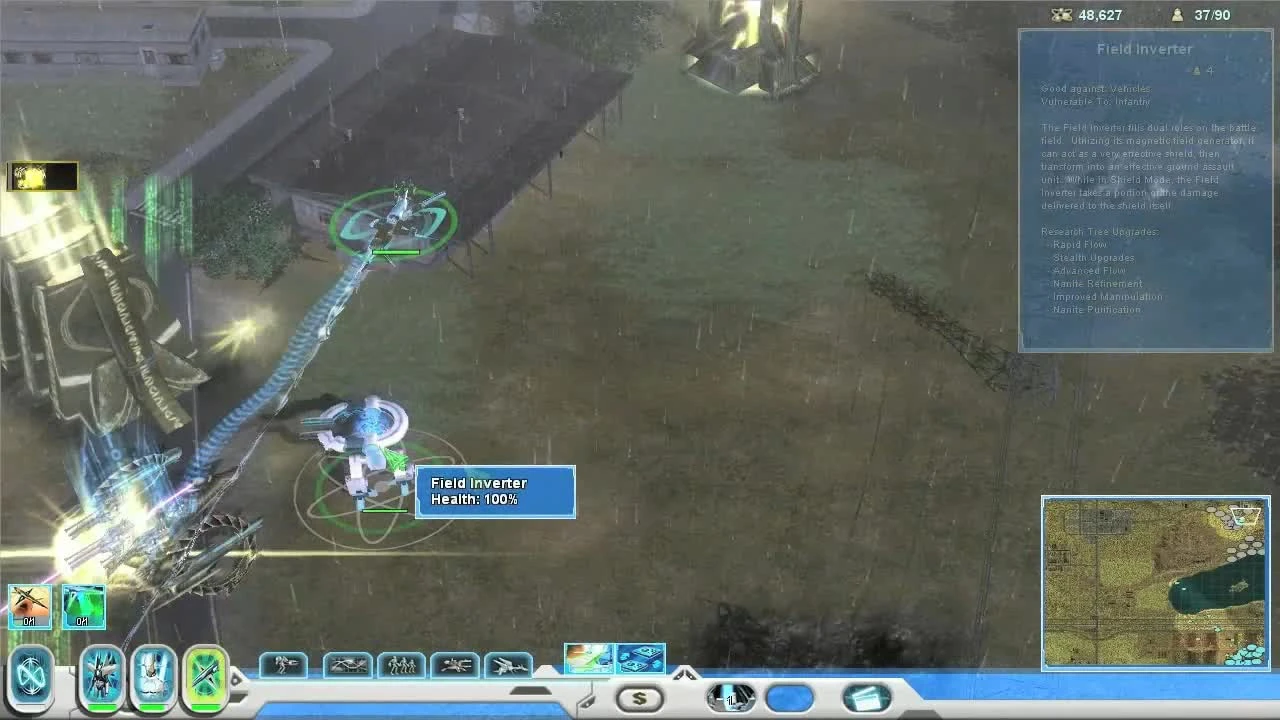Toggle the first OK alert portrait above command bar
Screen dimensions: 1280x720
29,606
